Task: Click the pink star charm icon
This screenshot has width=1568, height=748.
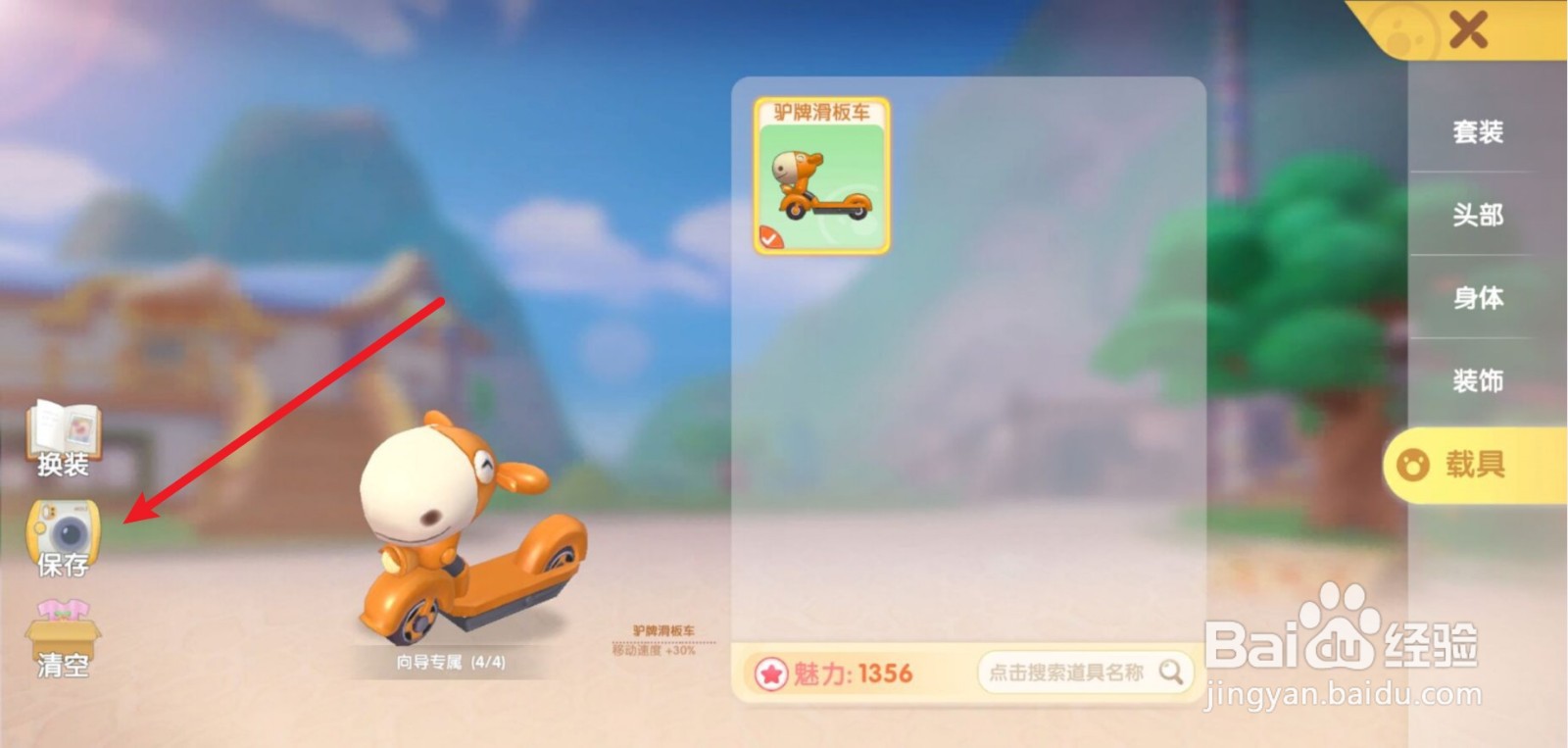Action: (773, 673)
